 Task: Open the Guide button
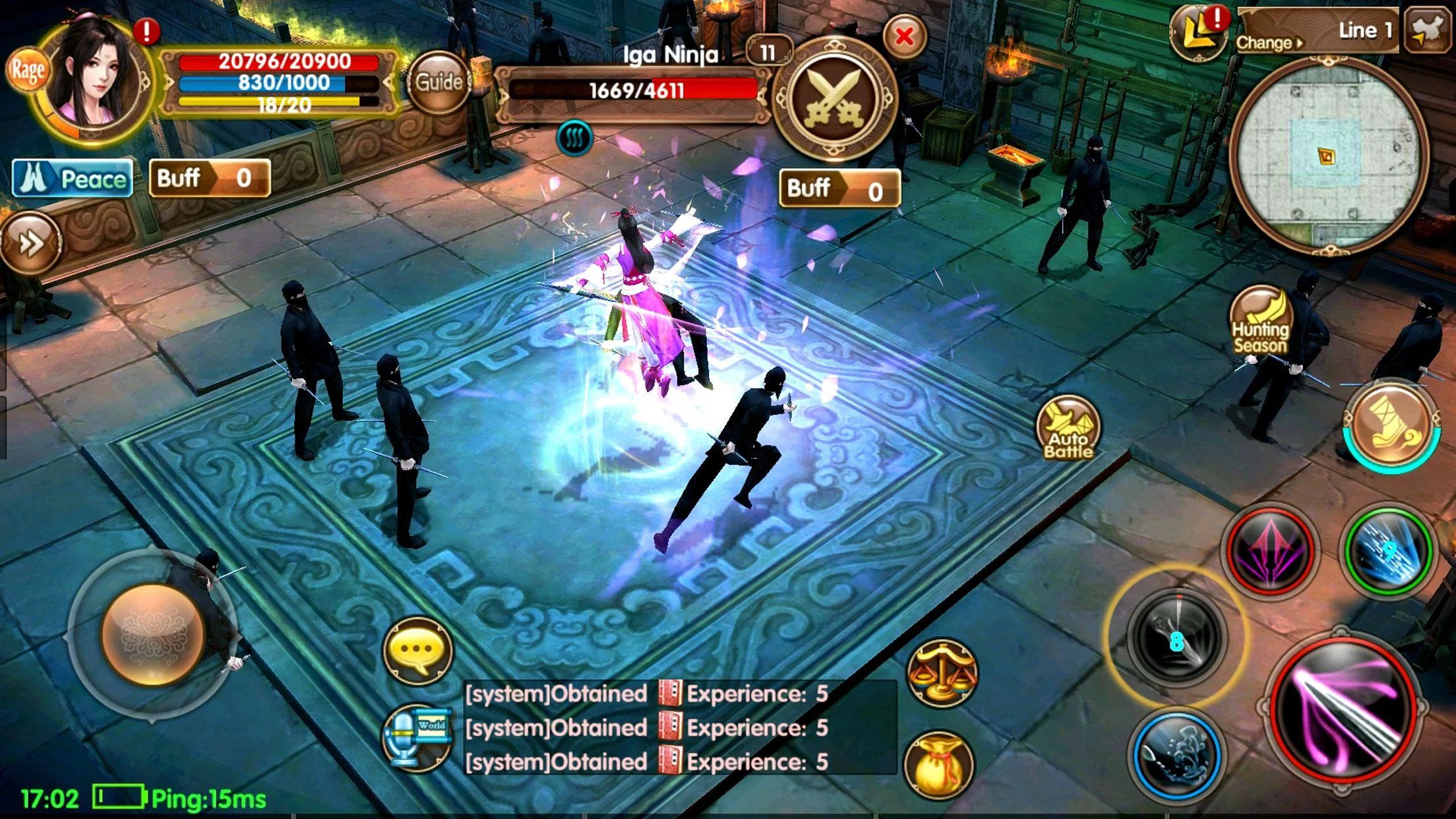pyautogui.click(x=439, y=83)
